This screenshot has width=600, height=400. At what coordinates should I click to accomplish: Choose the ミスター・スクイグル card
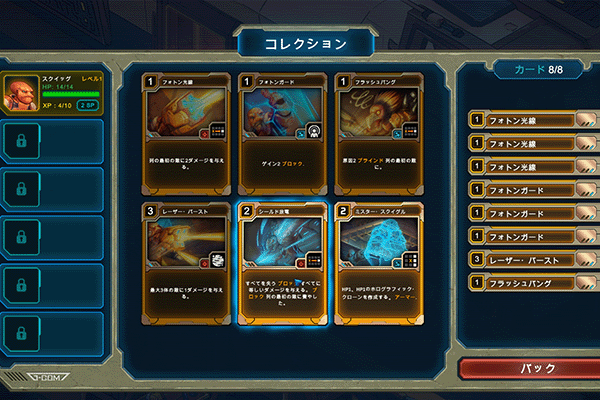point(377,262)
